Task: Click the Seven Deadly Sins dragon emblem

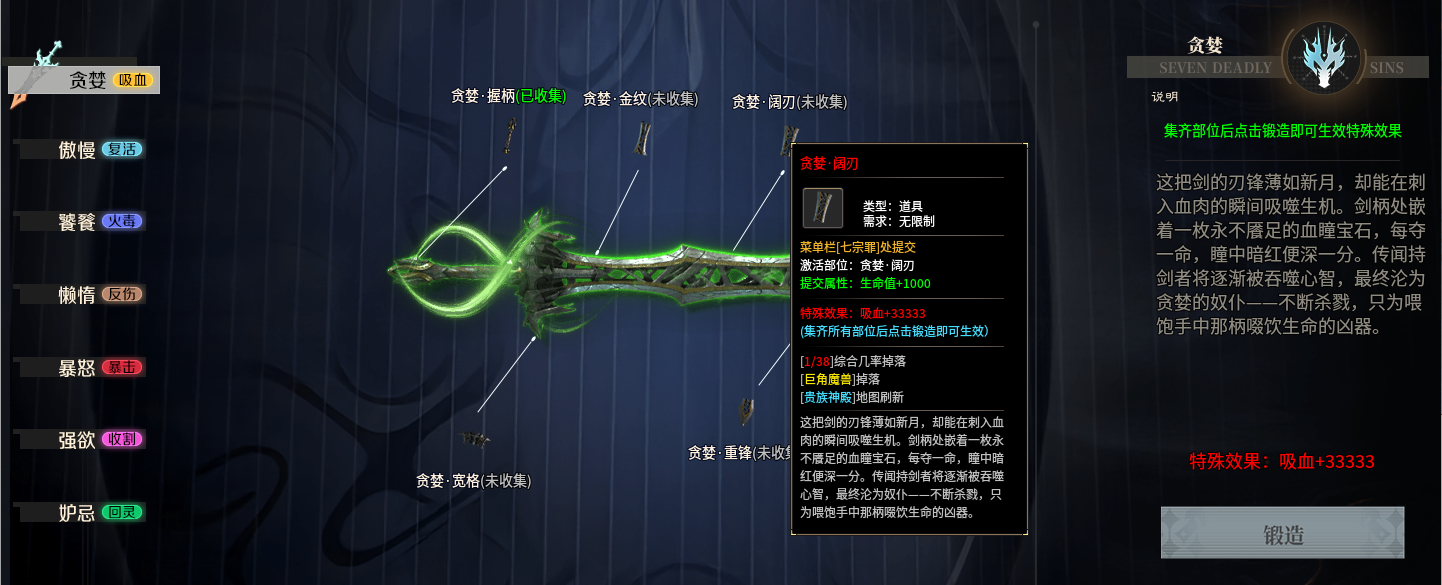Action: click(1320, 60)
